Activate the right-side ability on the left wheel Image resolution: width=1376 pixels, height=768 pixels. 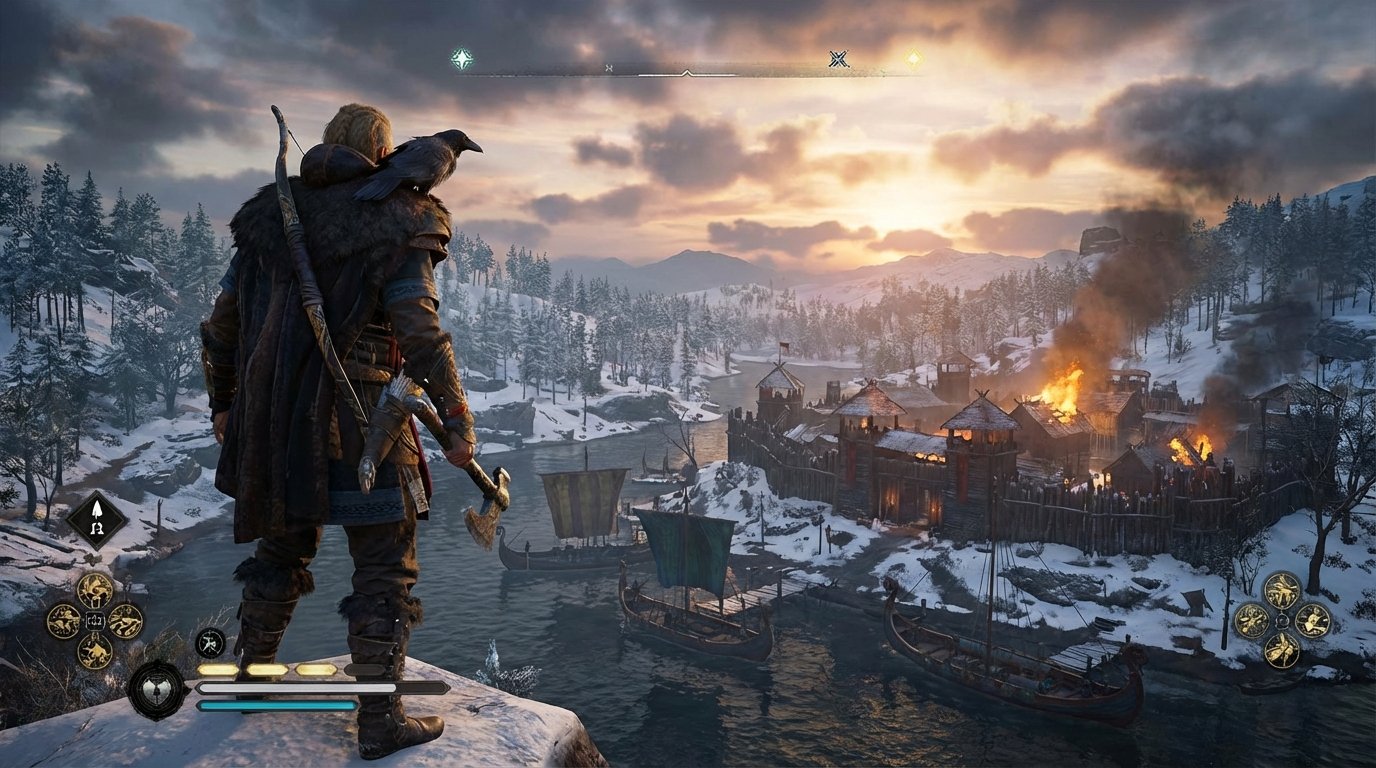point(124,621)
